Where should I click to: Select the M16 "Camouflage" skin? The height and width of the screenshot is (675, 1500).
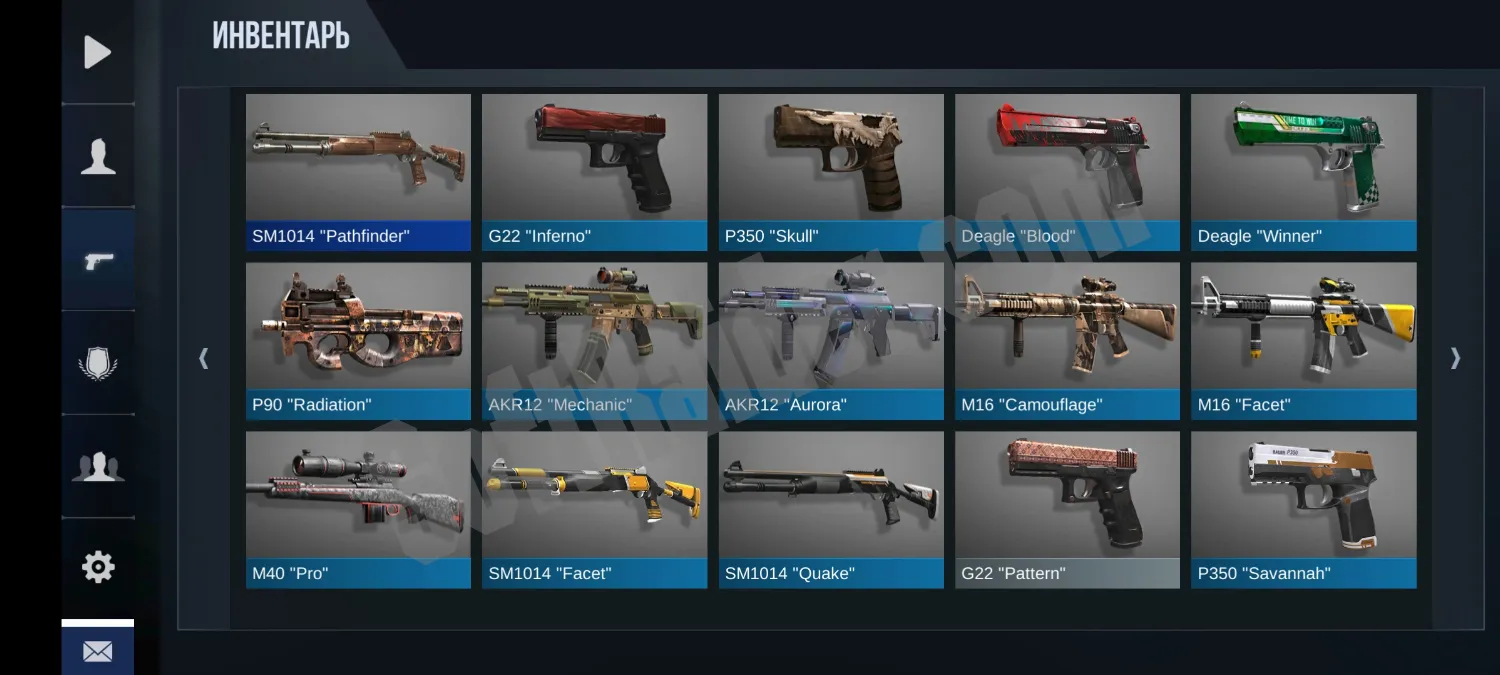[x=1067, y=340]
